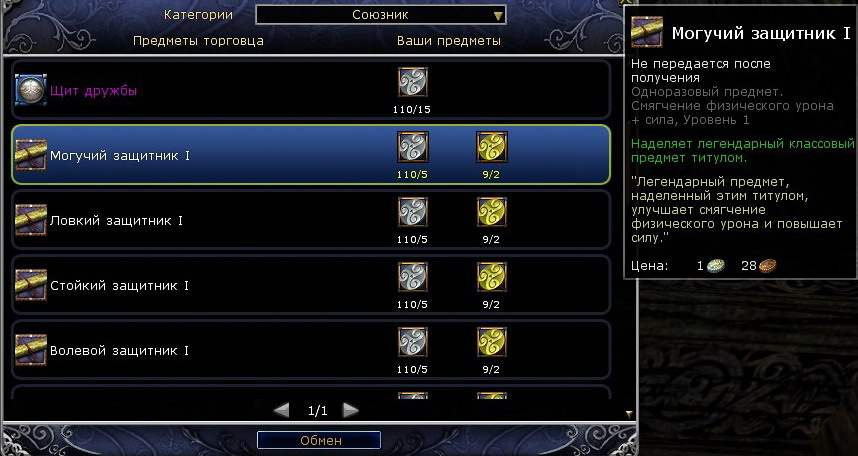Go to the previous page arrow
This screenshot has height=456, width=858.
282,410
